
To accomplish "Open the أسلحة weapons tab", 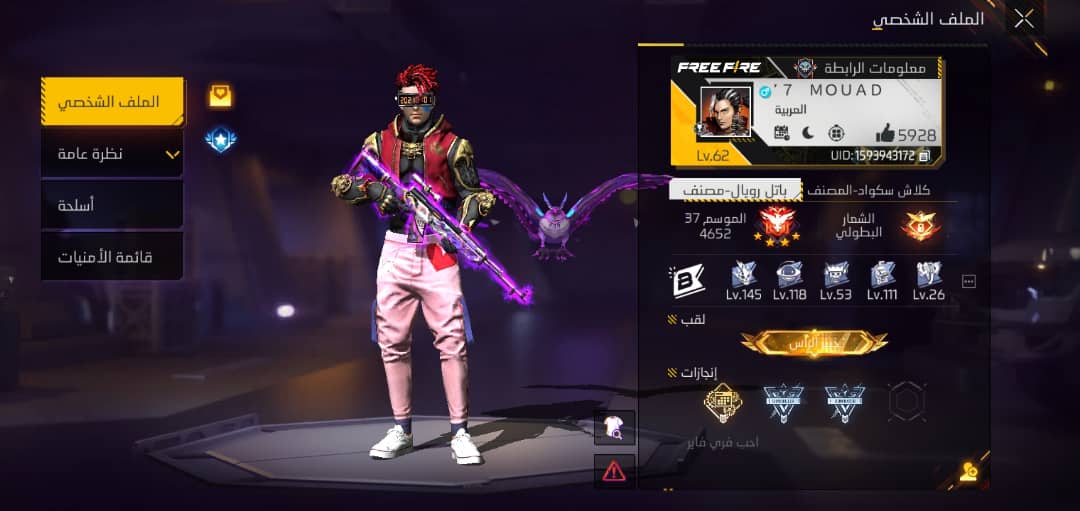I will click(x=112, y=205).
